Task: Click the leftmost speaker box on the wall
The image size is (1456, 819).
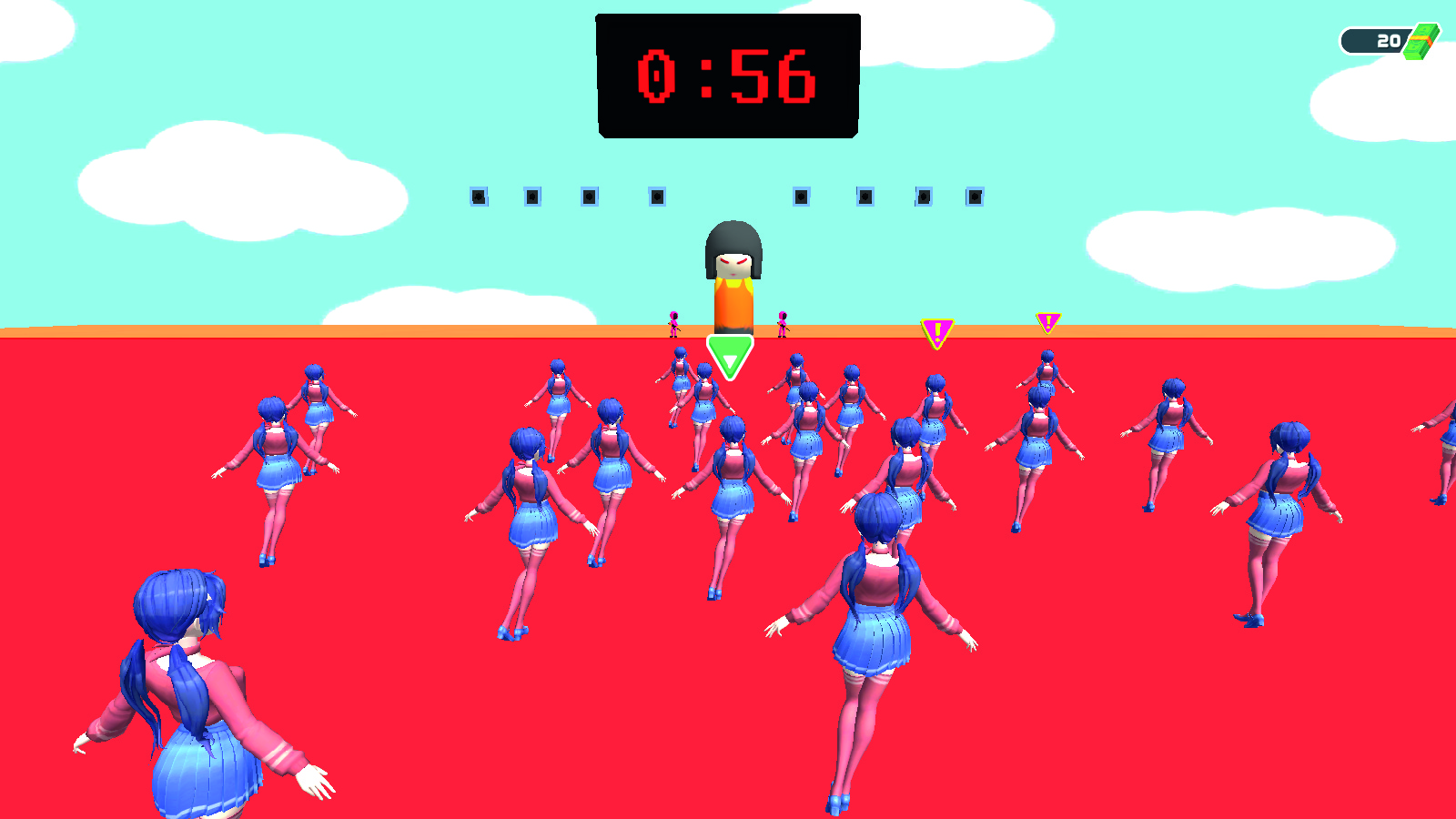Action: click(x=480, y=196)
